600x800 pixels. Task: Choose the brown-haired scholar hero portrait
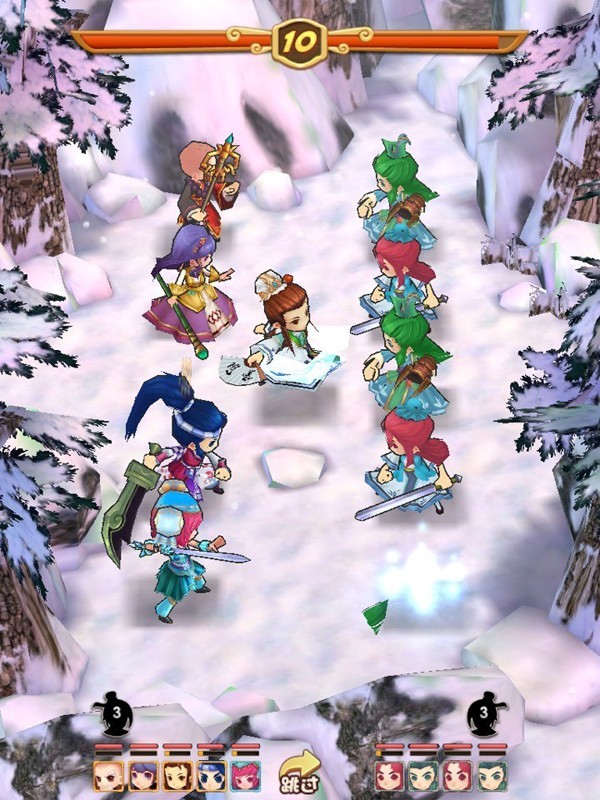[177, 775]
